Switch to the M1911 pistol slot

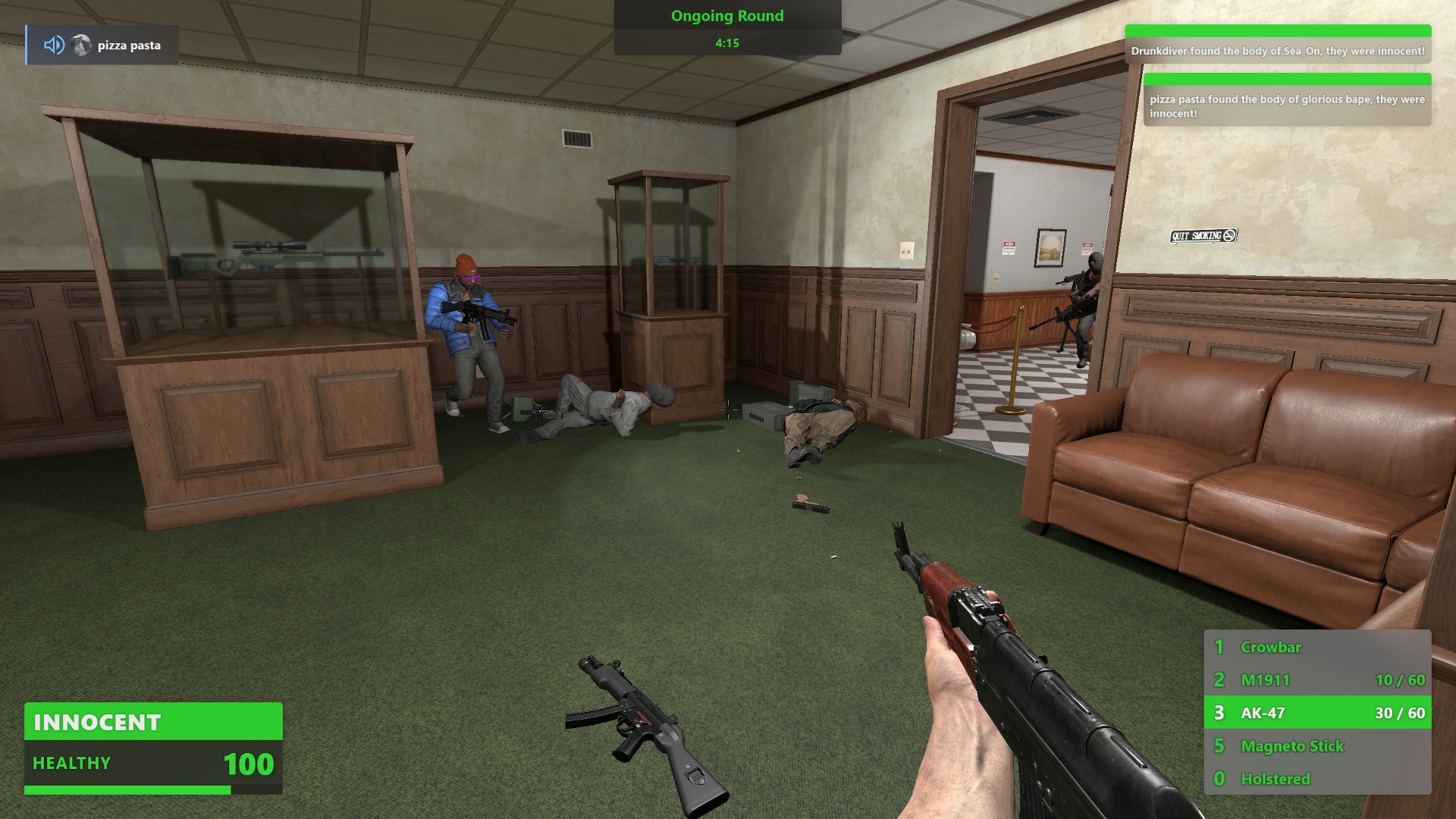1316,680
